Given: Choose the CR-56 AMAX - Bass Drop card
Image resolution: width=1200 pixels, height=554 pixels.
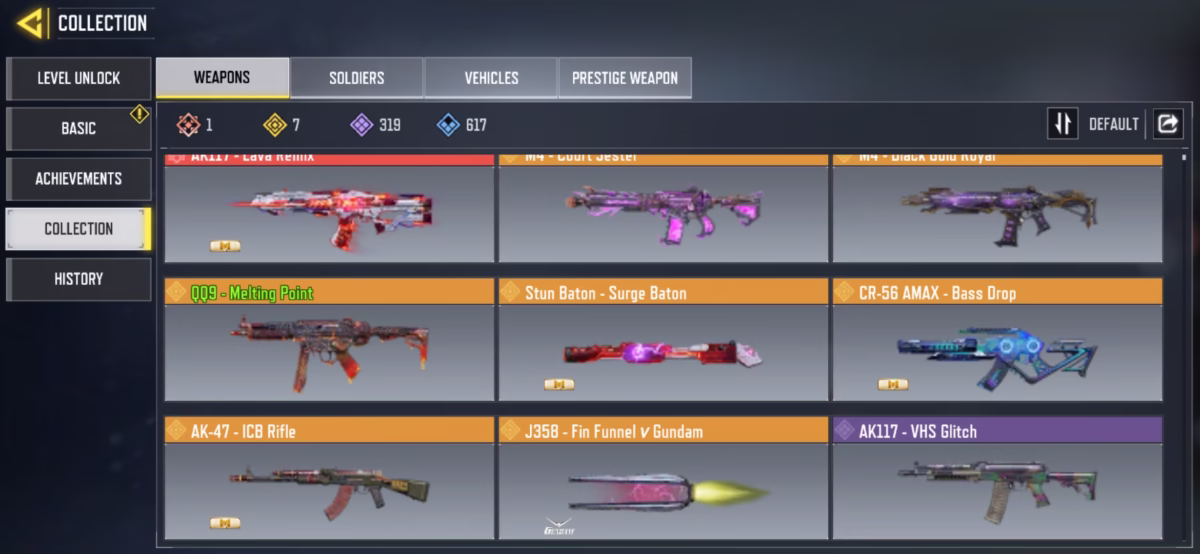Looking at the screenshot, I should click(997, 340).
